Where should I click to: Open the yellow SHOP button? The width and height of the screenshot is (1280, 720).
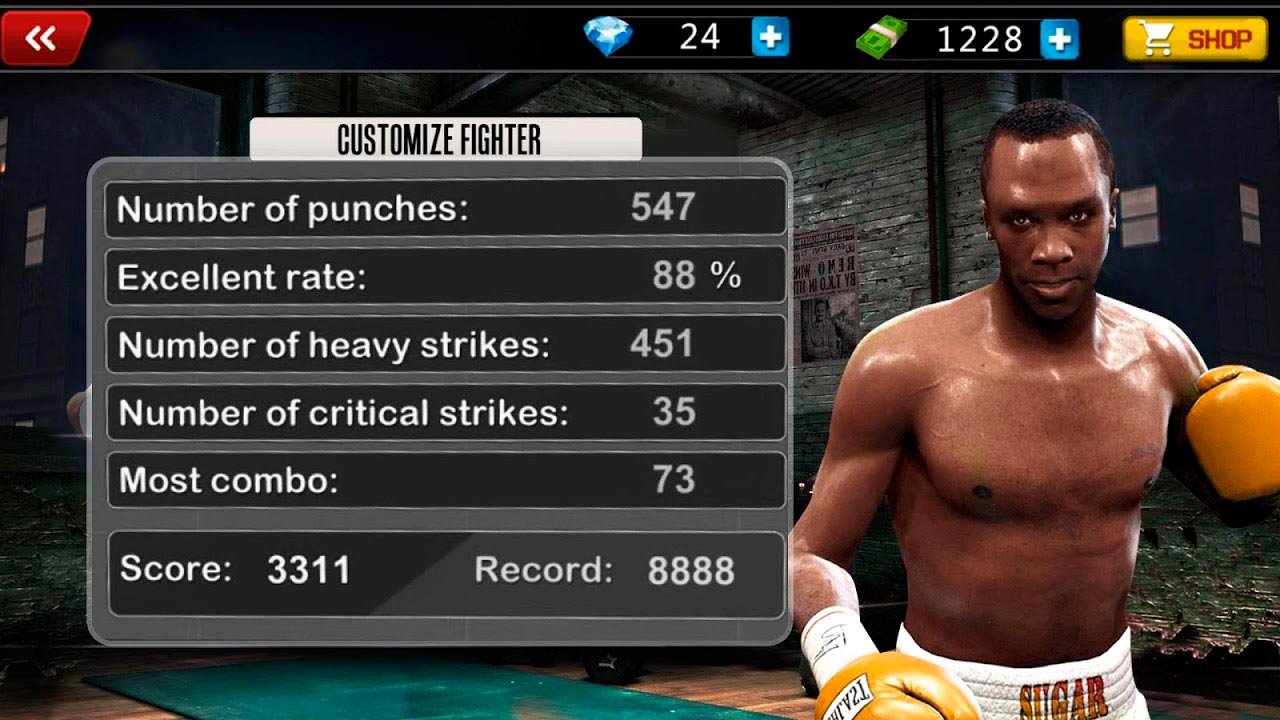coord(1195,39)
